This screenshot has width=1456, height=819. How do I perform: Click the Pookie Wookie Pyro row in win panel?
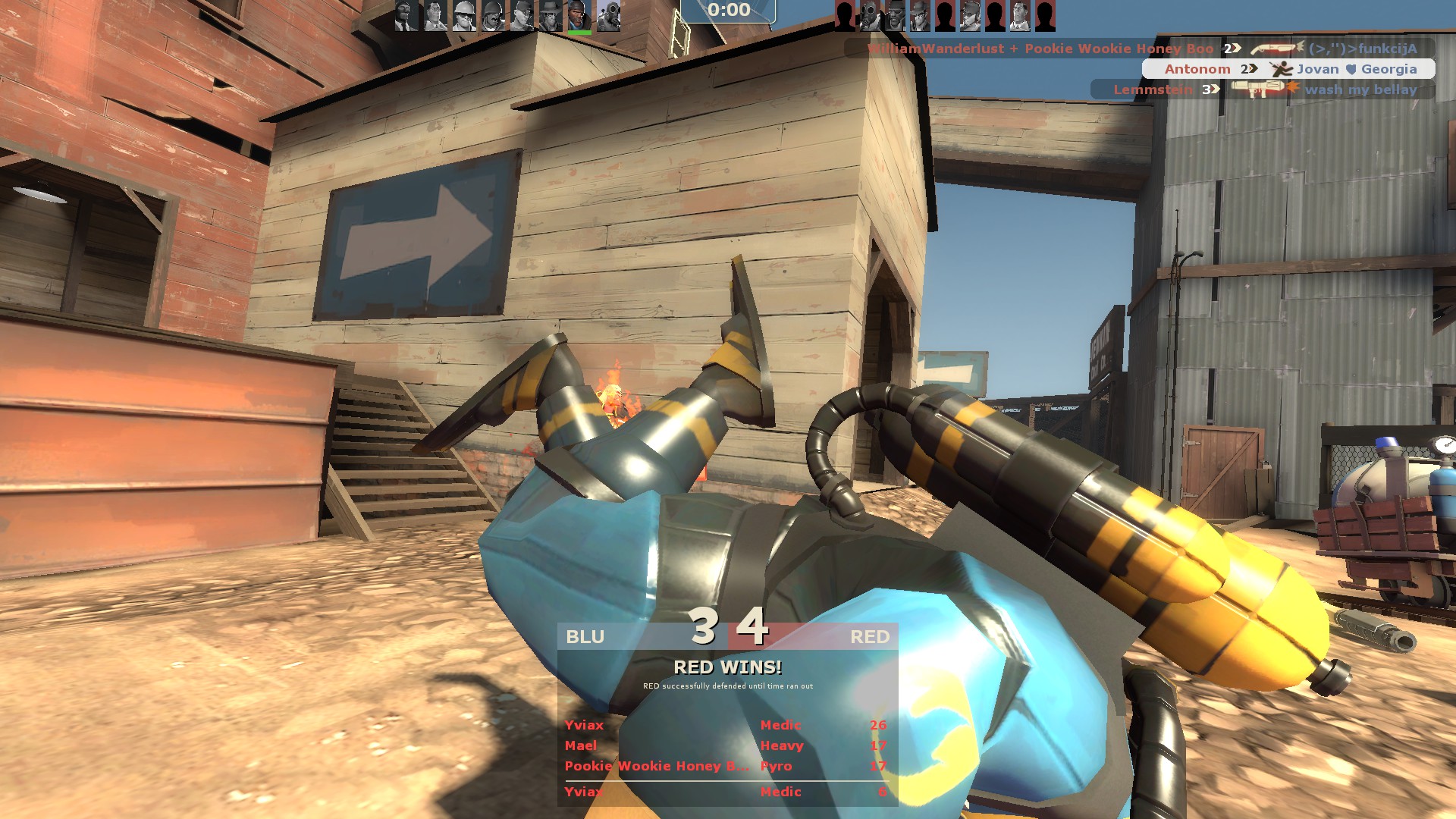tap(726, 766)
